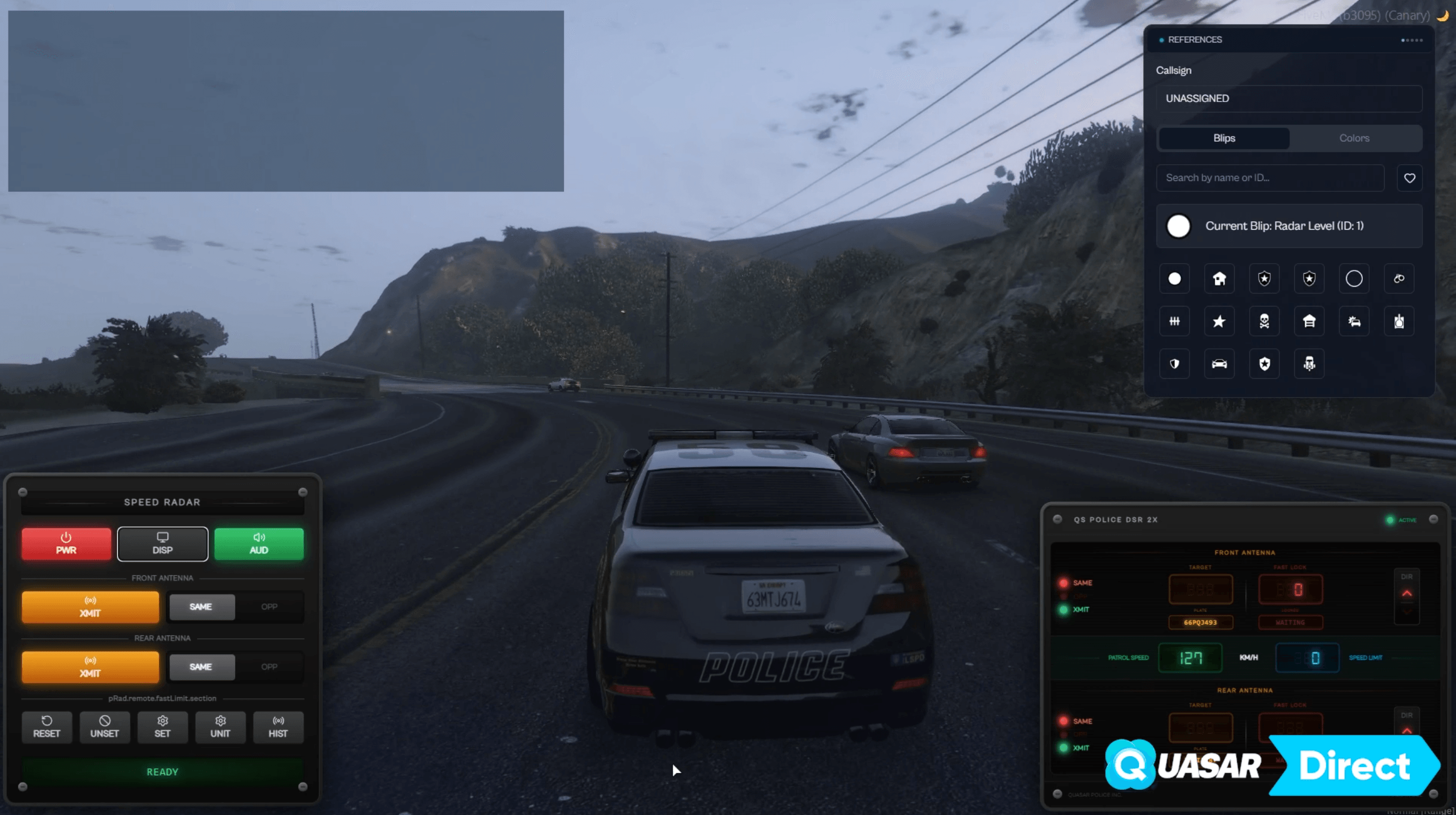Switch to the Colors tab
The image size is (1456, 815).
[x=1355, y=138]
